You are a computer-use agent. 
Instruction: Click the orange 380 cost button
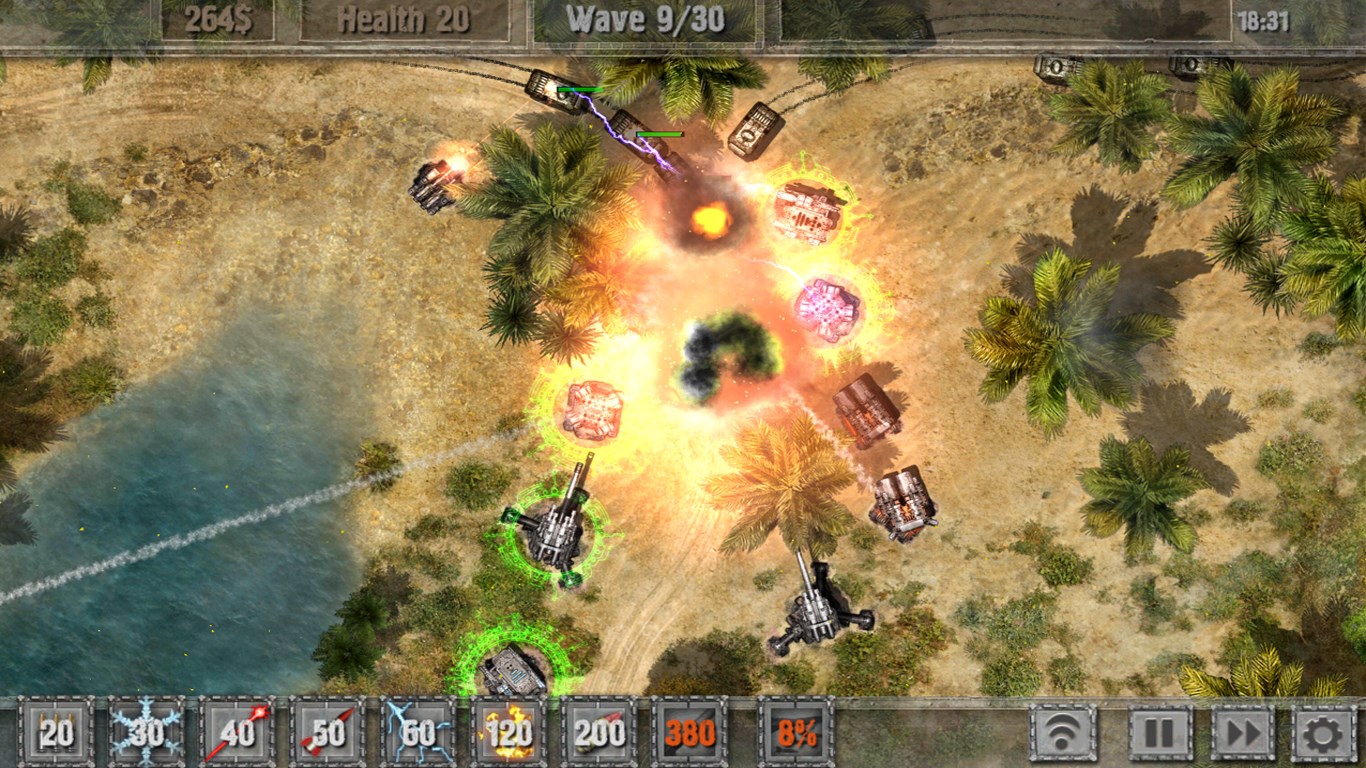pyautogui.click(x=690, y=733)
